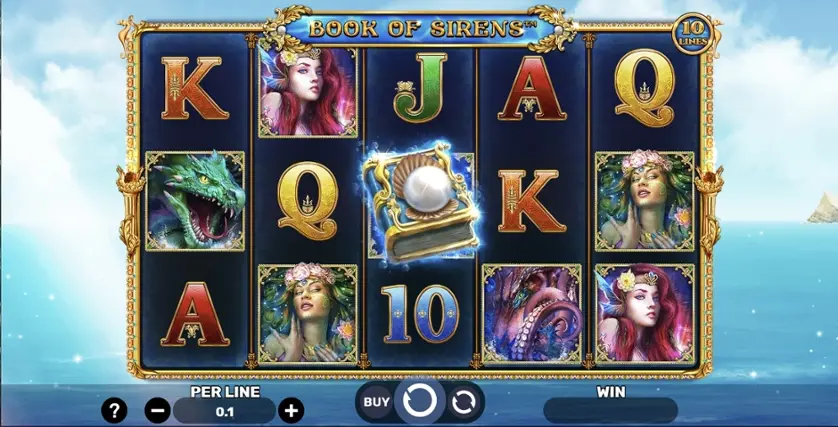Viewport: 838px width, 427px height.
Task: Open the question mark help button
Action: click(117, 409)
